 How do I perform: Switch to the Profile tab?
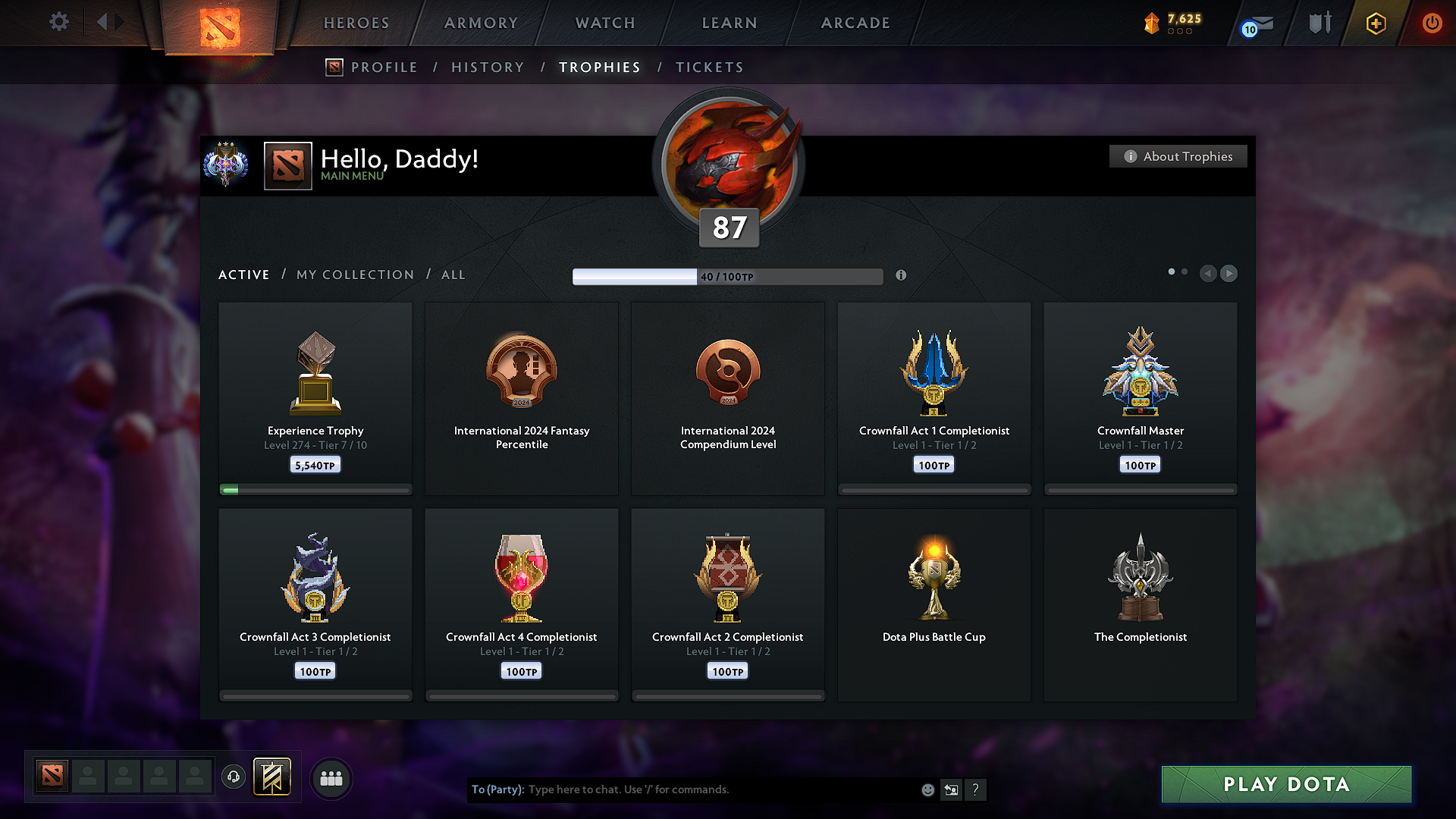point(384,67)
